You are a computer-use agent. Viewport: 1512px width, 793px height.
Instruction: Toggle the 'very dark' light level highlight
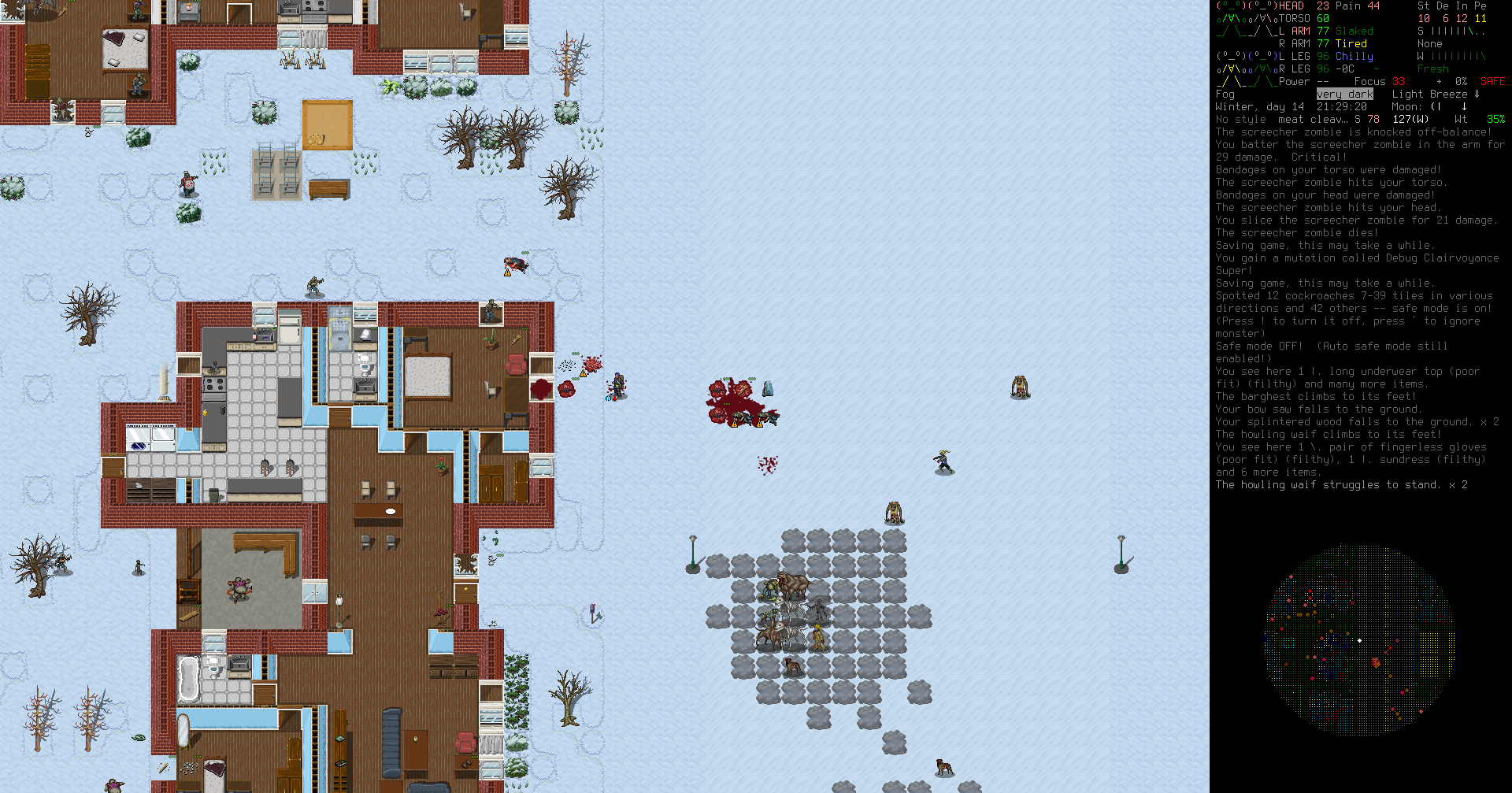(x=1345, y=94)
